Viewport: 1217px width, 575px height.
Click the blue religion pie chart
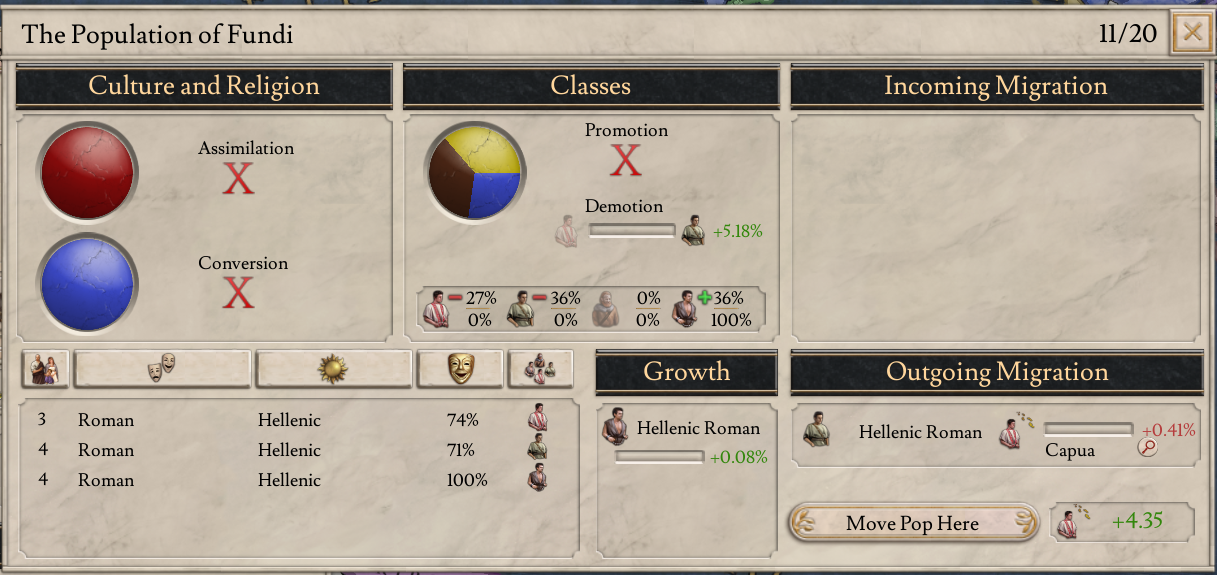[x=87, y=285]
